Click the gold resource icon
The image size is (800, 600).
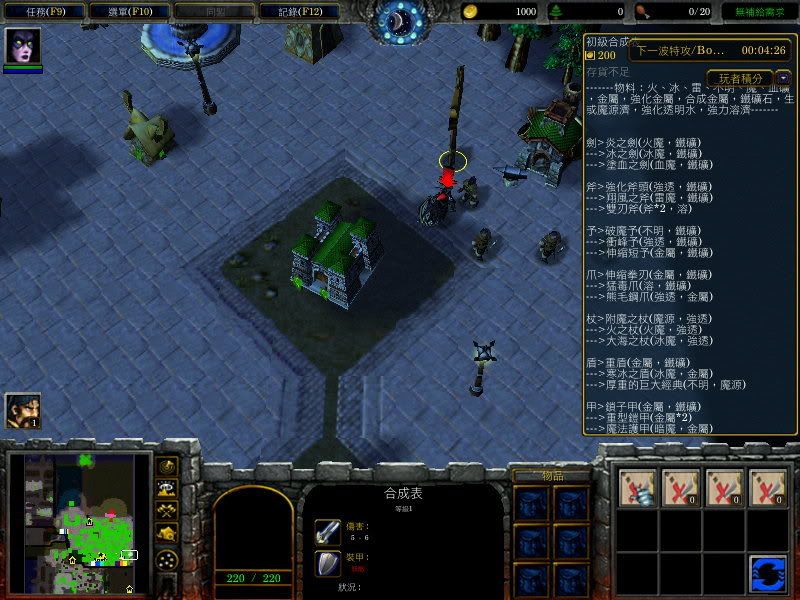[x=470, y=11]
